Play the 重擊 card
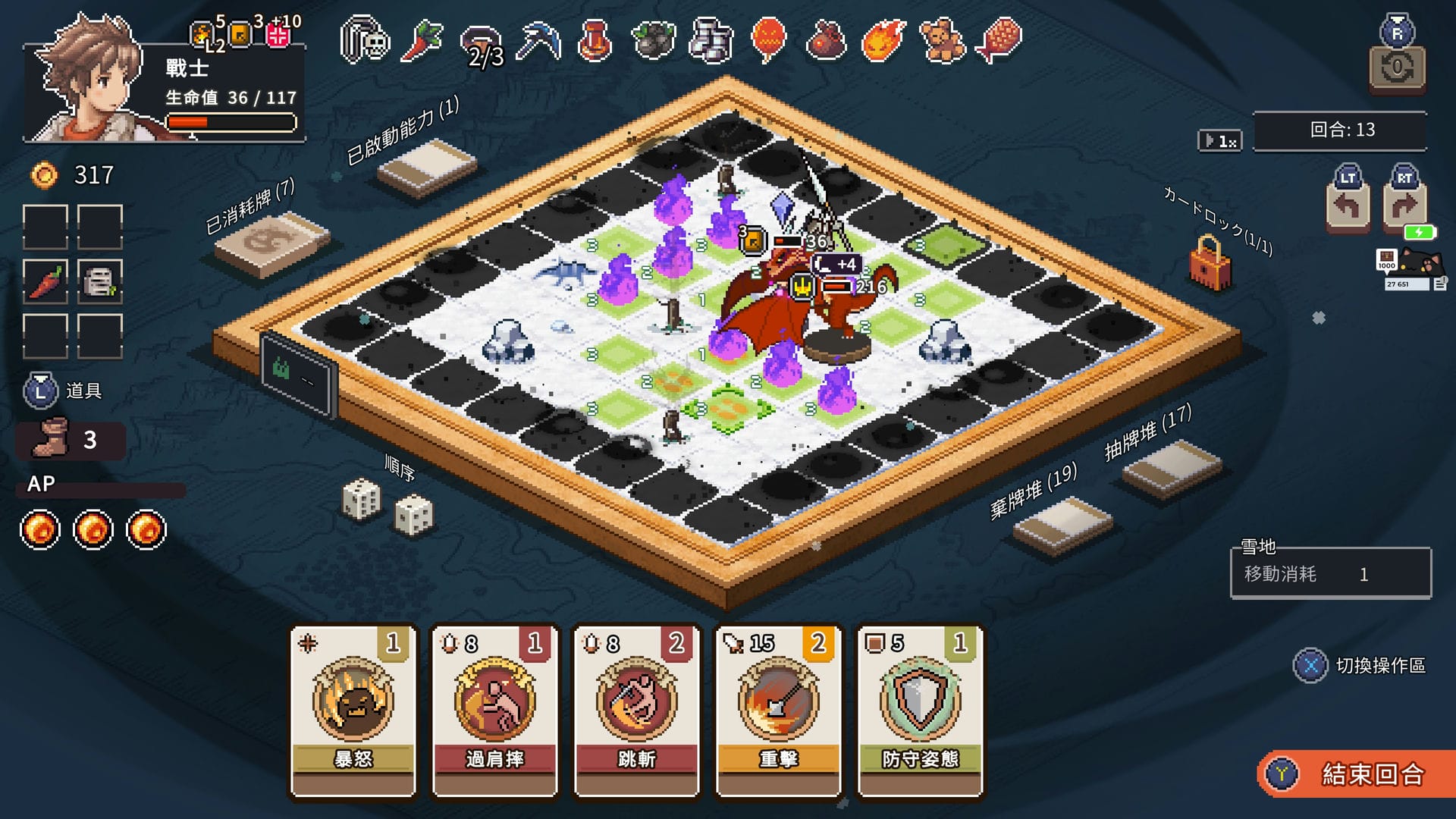1456x819 pixels. tap(778, 711)
